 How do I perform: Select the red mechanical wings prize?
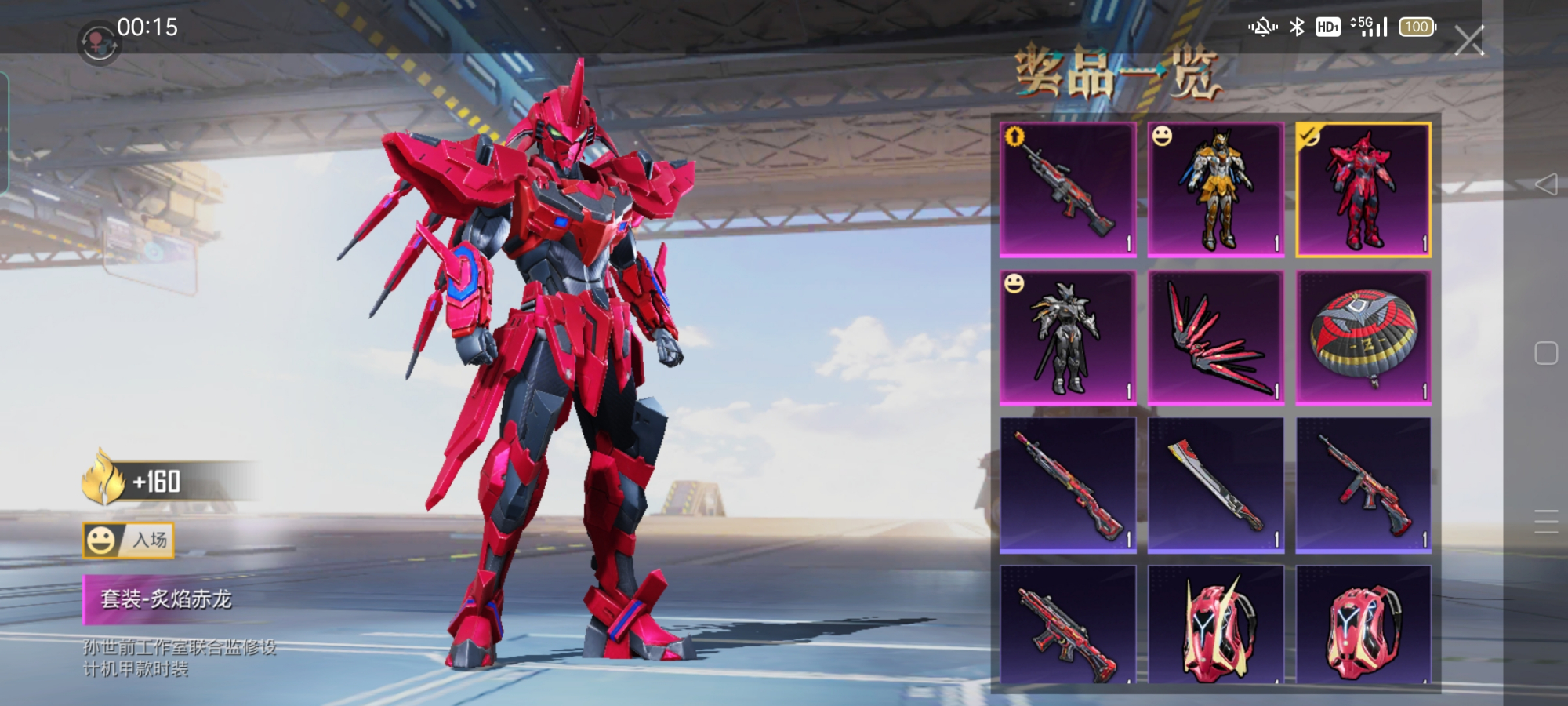click(x=1216, y=338)
